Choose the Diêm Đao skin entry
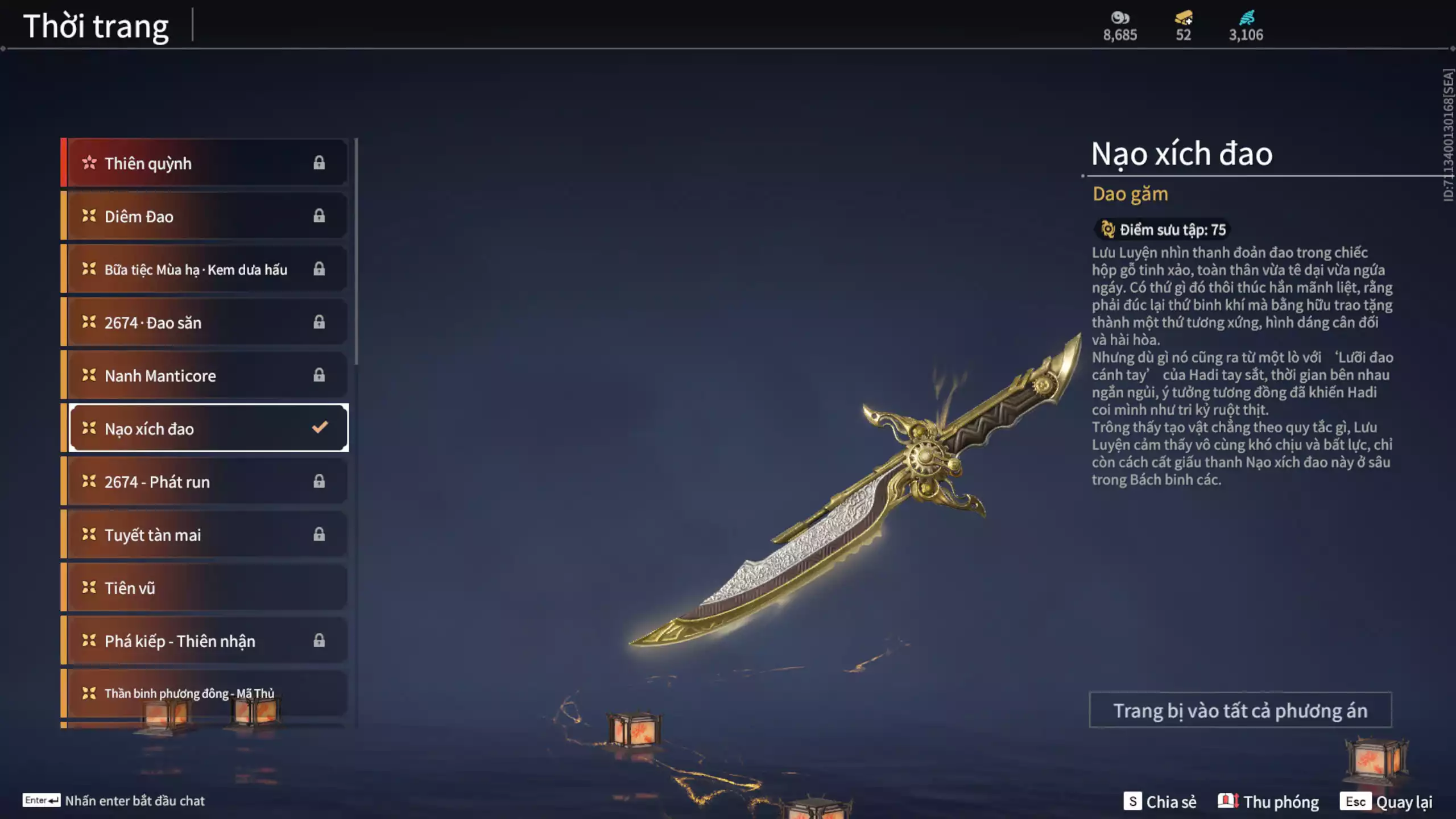Image resolution: width=1456 pixels, height=819 pixels. 205,216
